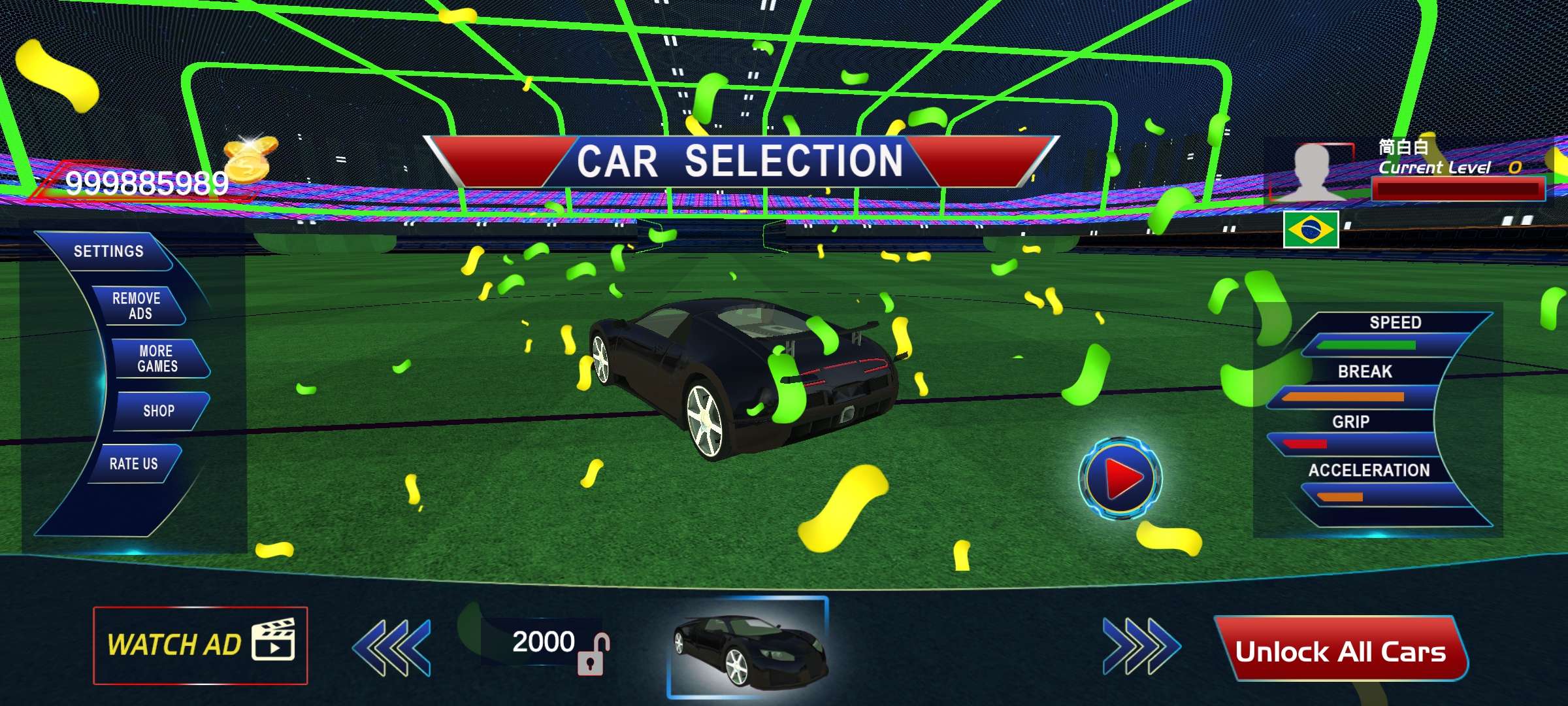
Task: Go to the Shop
Action: [x=159, y=411]
